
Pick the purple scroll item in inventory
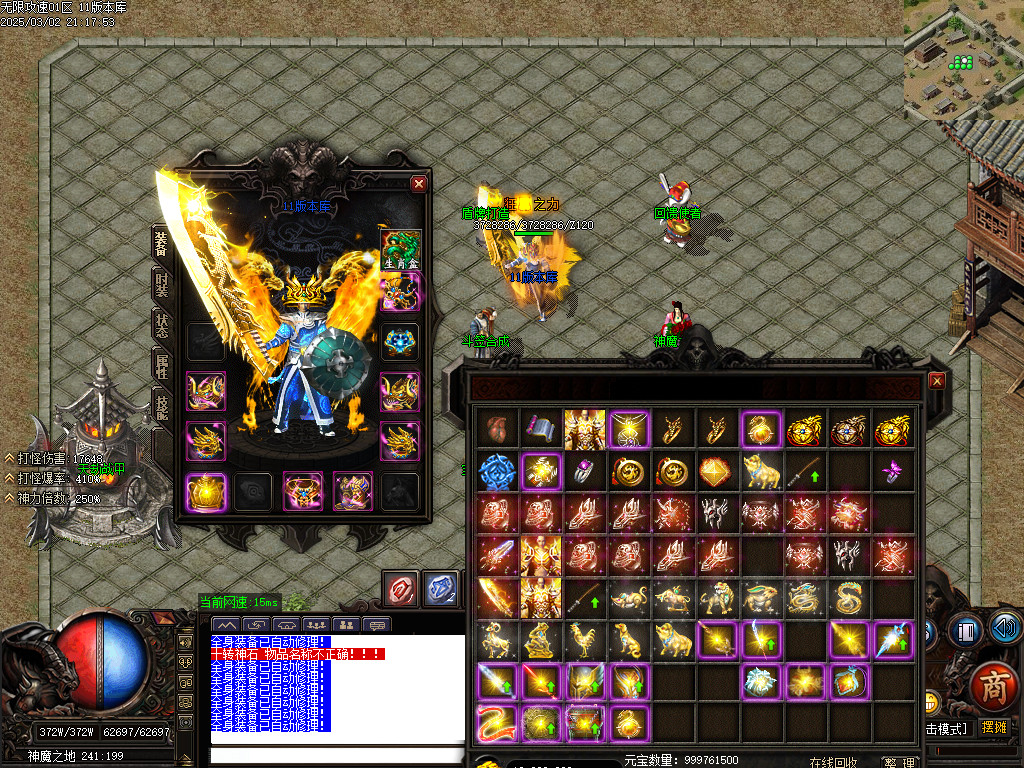coord(541,428)
